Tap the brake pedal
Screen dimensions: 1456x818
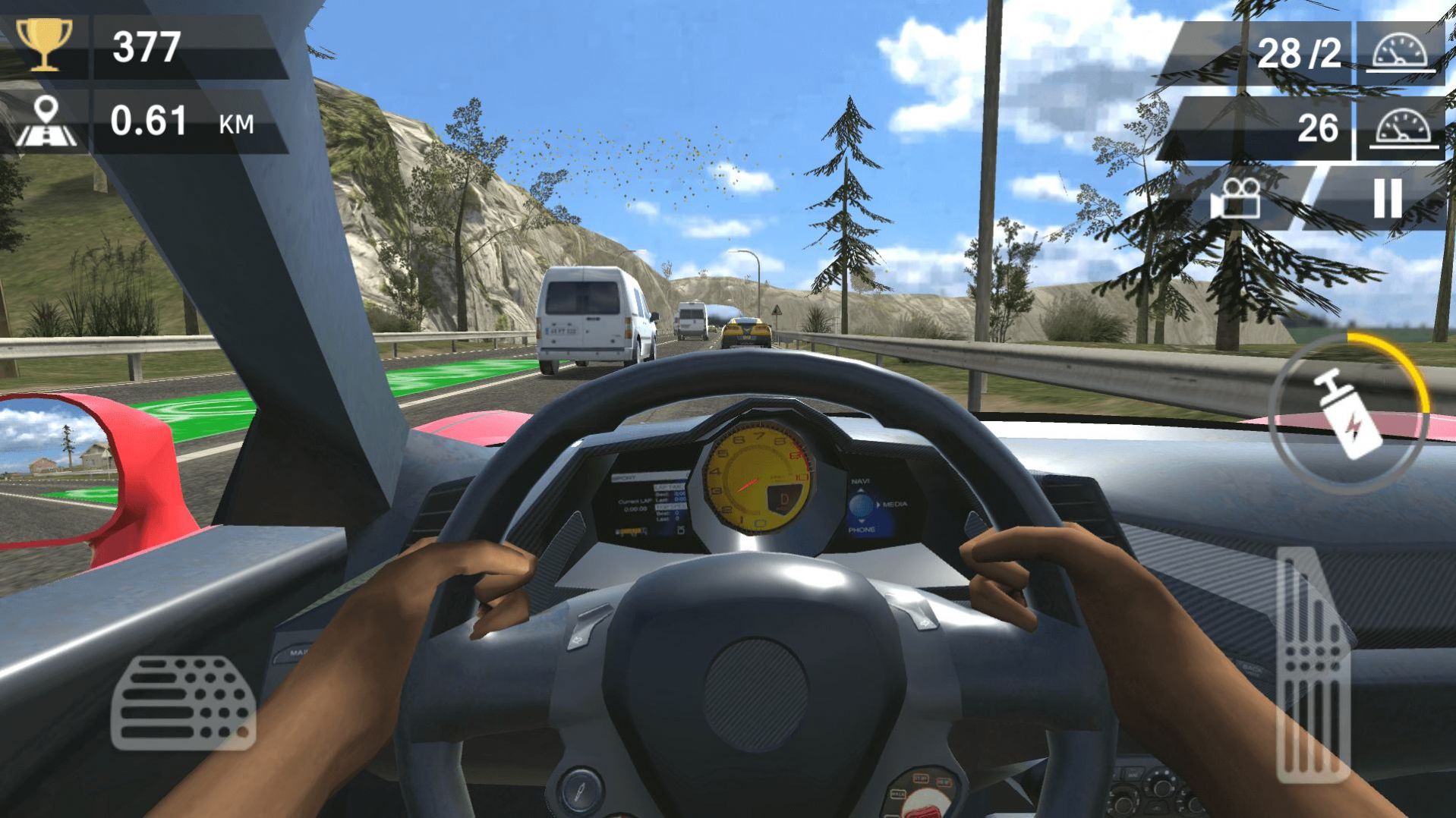tap(182, 703)
